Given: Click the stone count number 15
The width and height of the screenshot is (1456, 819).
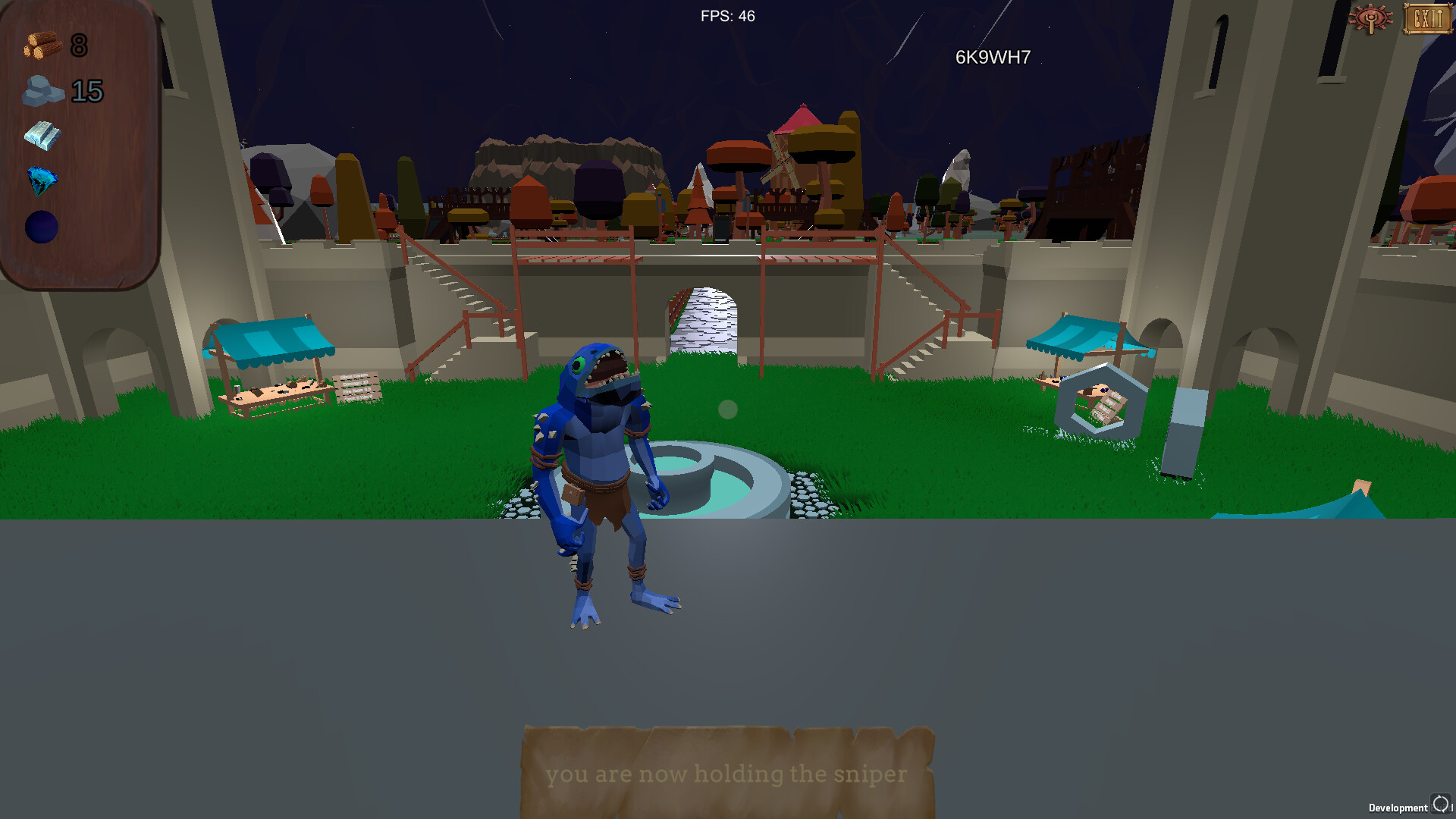Looking at the screenshot, I should [86, 93].
